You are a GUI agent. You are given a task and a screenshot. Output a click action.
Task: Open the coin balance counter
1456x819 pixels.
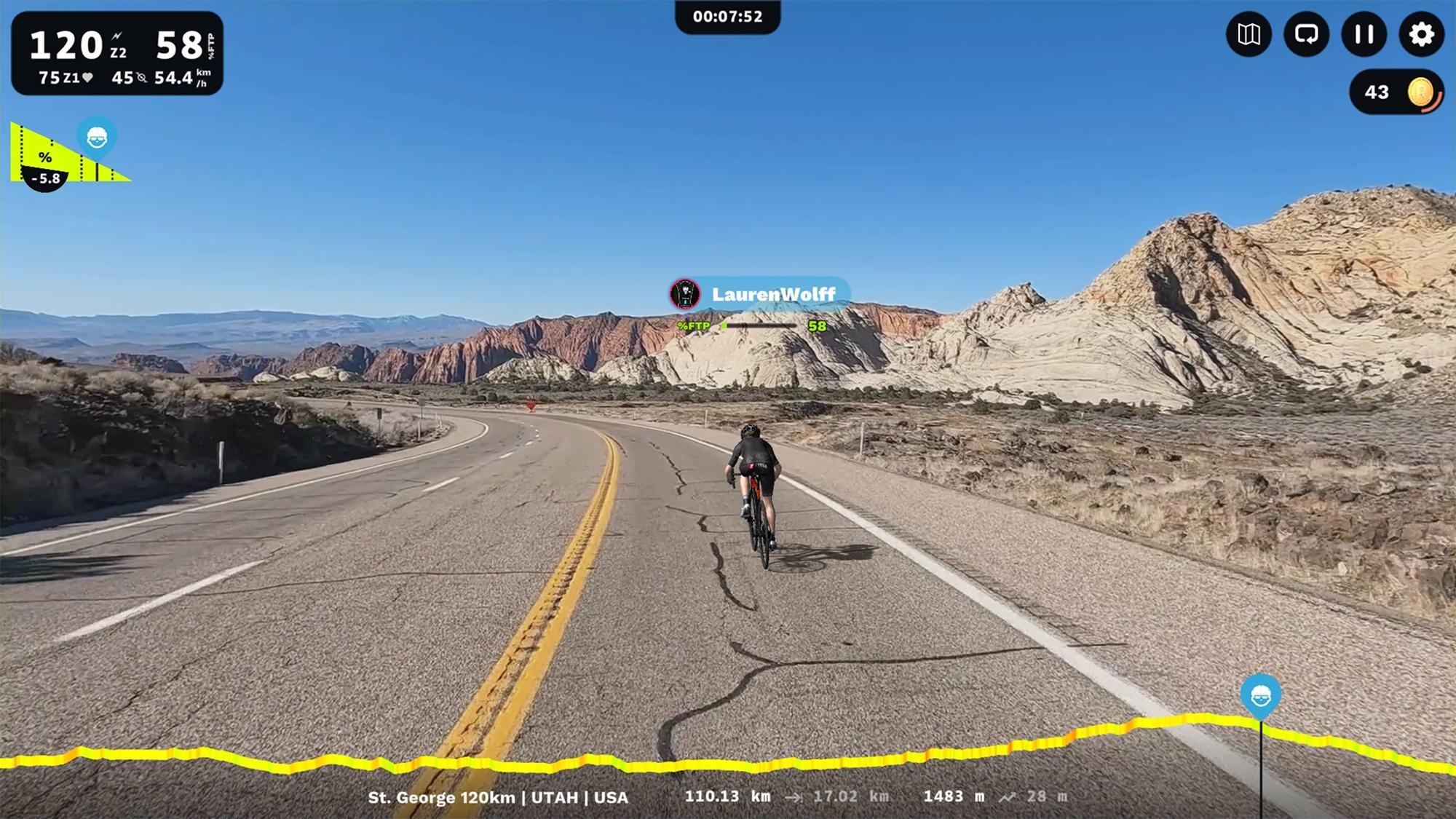point(1396,92)
